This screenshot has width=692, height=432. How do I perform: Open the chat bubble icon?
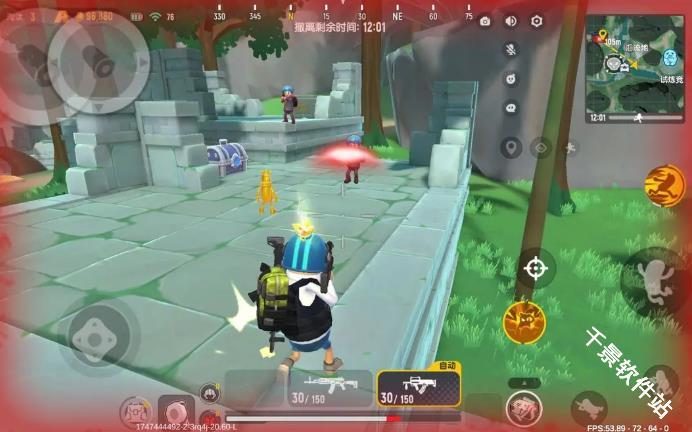pos(510,107)
